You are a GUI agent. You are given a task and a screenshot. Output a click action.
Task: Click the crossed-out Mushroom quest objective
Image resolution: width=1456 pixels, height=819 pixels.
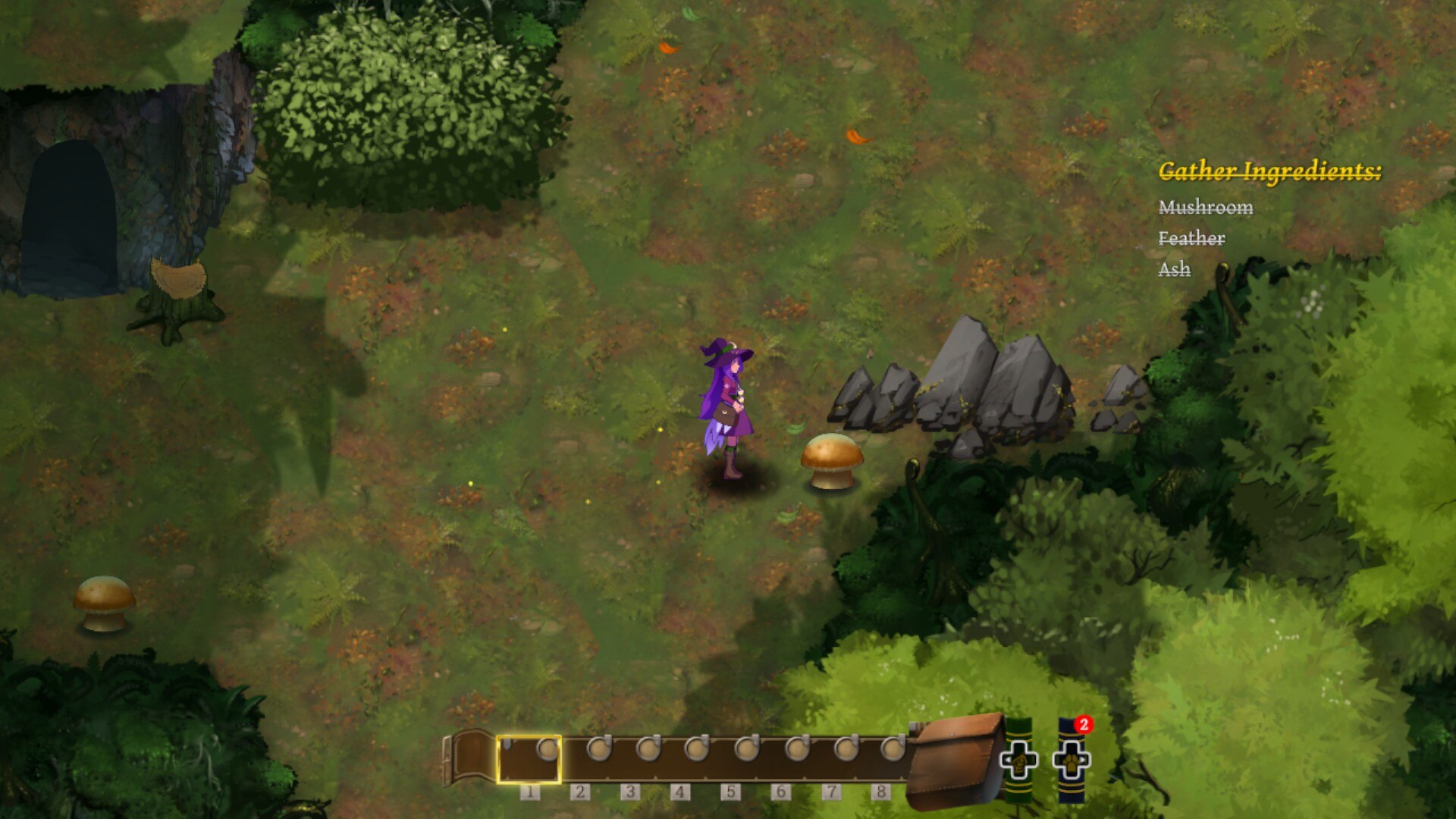pos(1207,207)
